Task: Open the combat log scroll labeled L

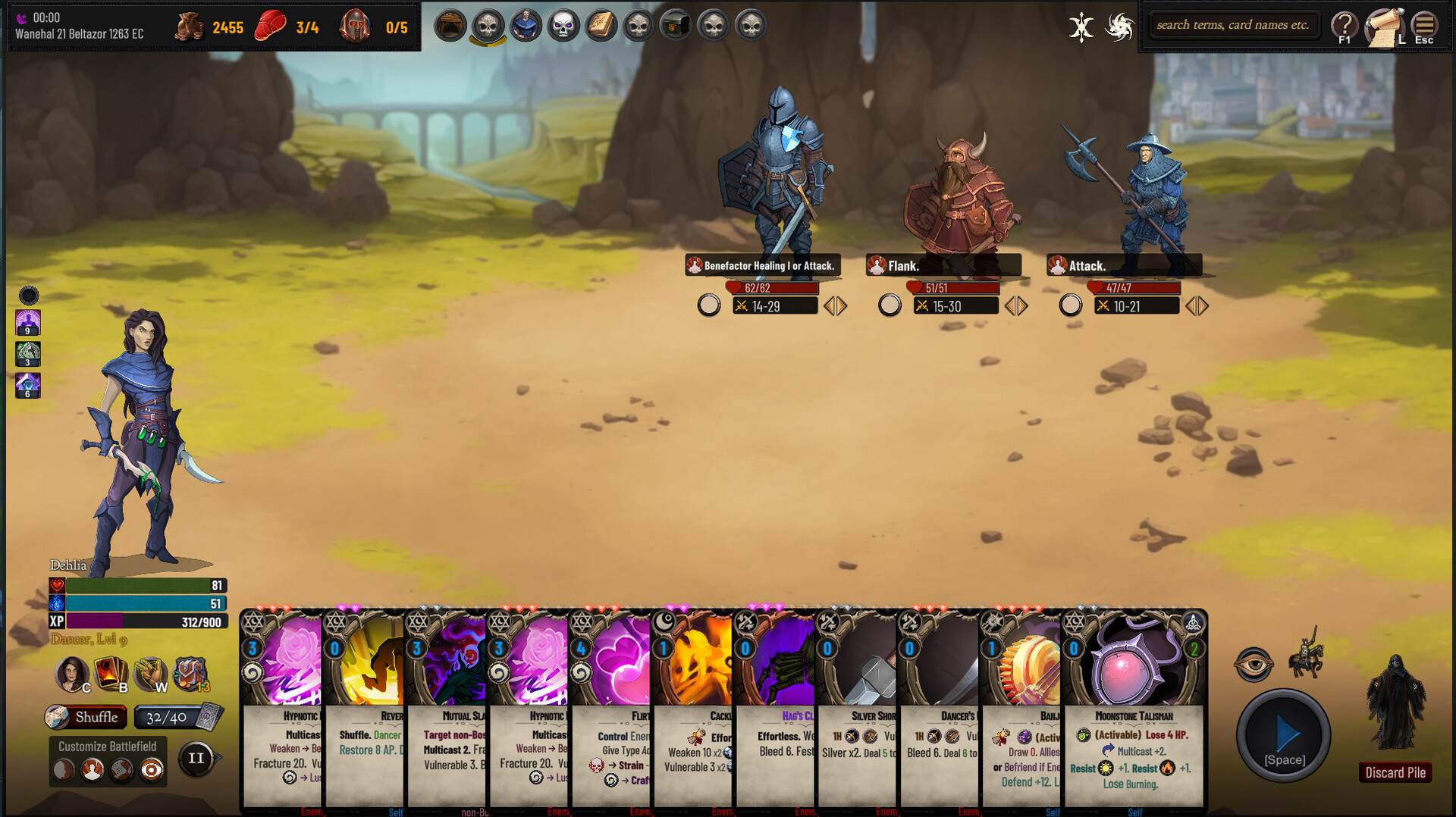Action: [x=1385, y=24]
